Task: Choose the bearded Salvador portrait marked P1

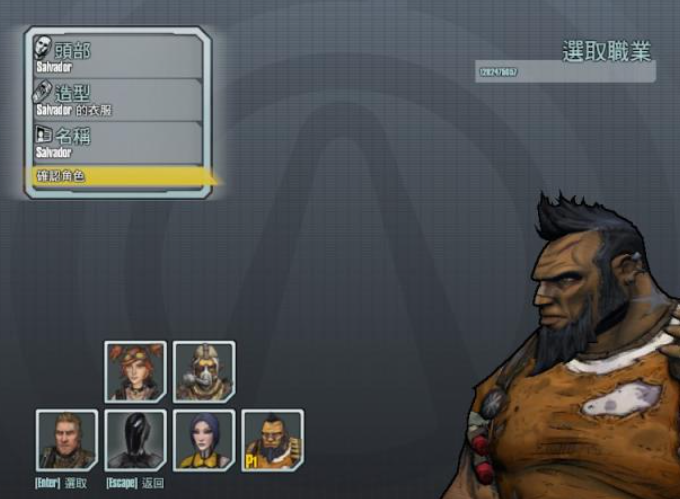Action: [x=272, y=440]
